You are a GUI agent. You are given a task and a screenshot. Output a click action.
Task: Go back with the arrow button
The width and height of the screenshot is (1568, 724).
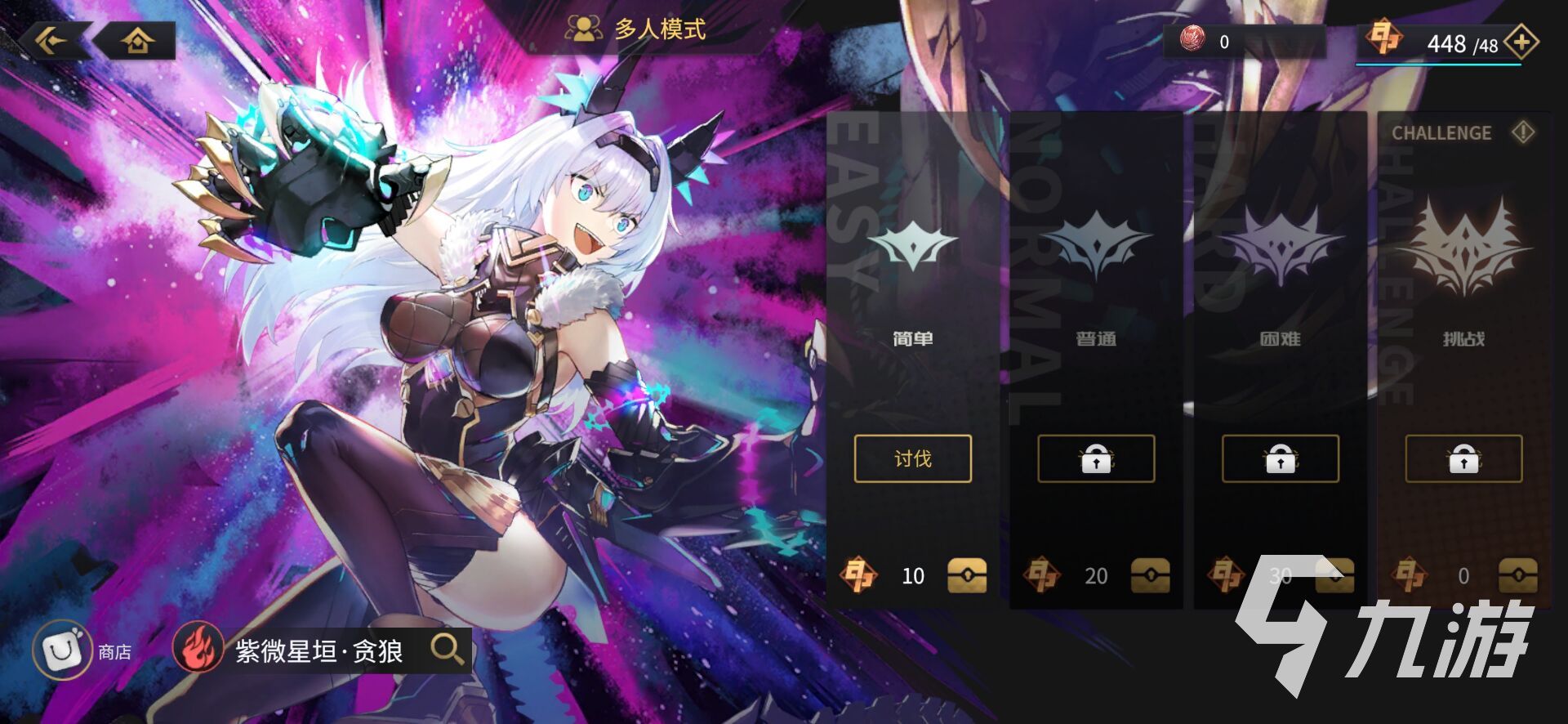pos(51,39)
